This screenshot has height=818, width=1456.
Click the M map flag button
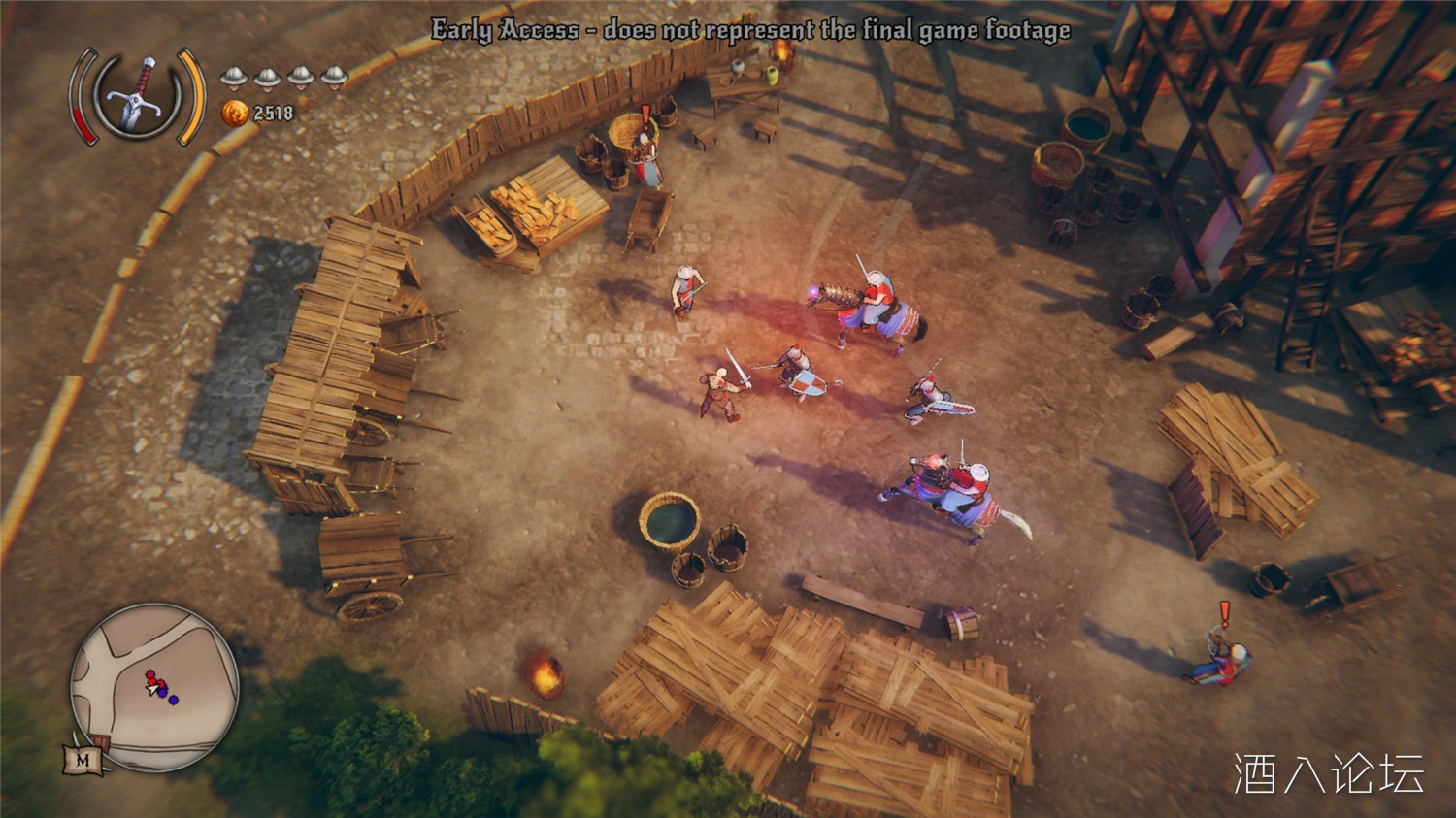click(x=82, y=760)
